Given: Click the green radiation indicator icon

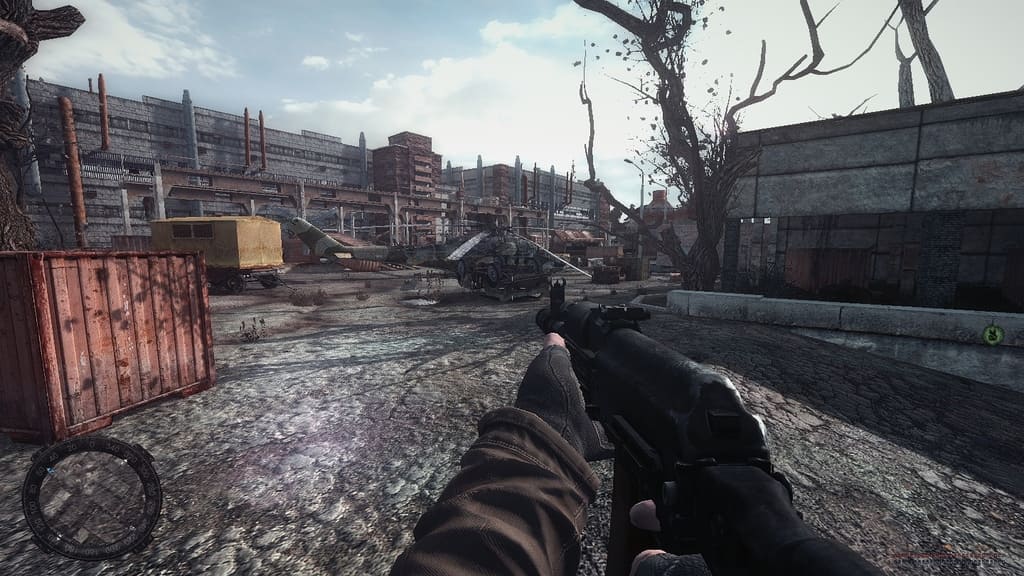Looking at the screenshot, I should tap(991, 333).
